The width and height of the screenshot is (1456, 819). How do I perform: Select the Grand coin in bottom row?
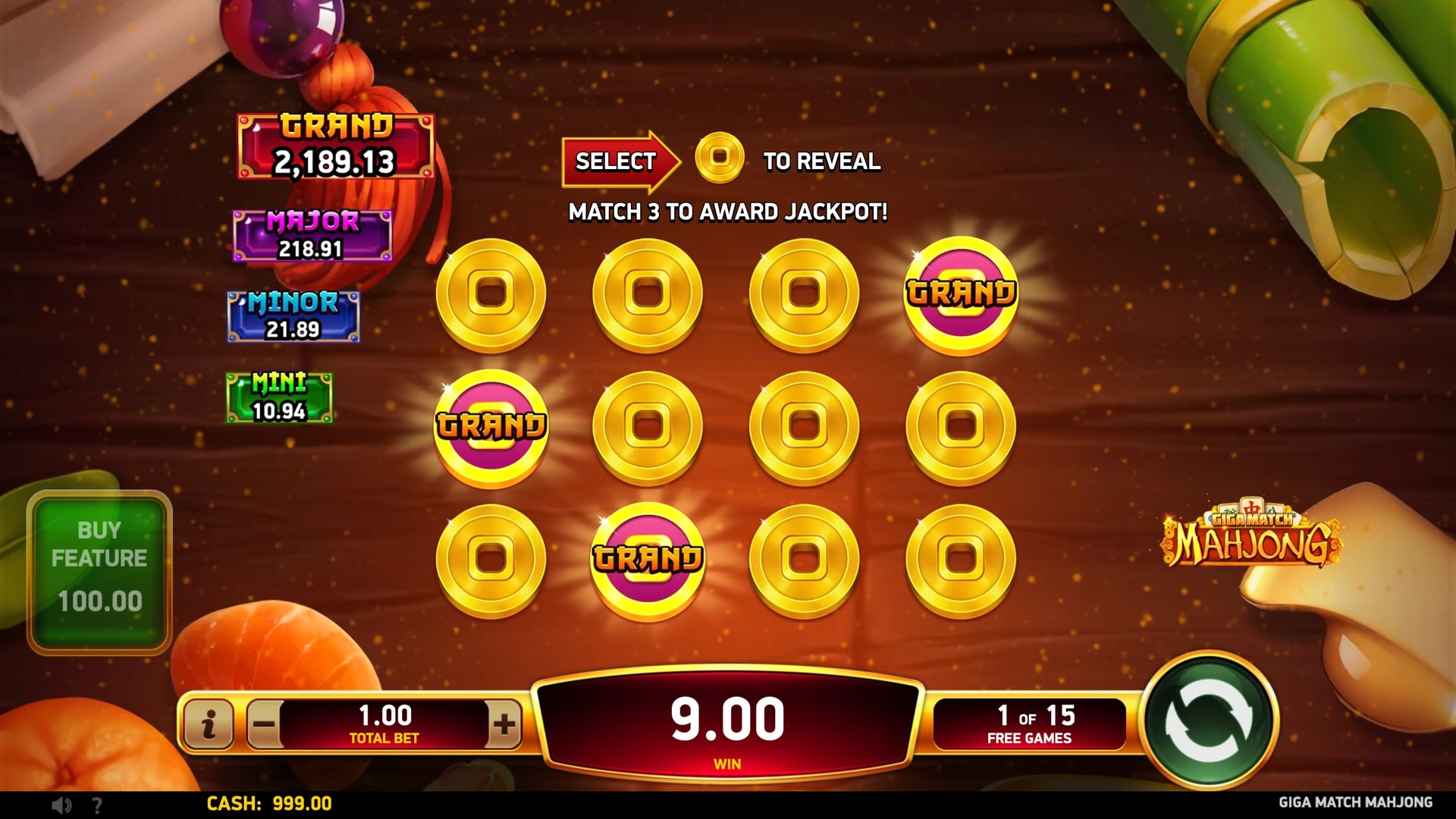647,559
